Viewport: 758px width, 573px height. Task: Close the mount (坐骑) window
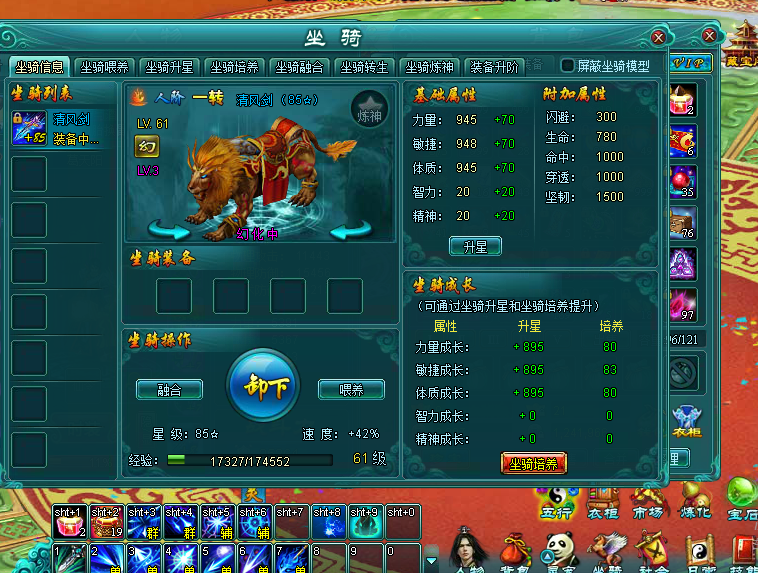(x=658, y=37)
